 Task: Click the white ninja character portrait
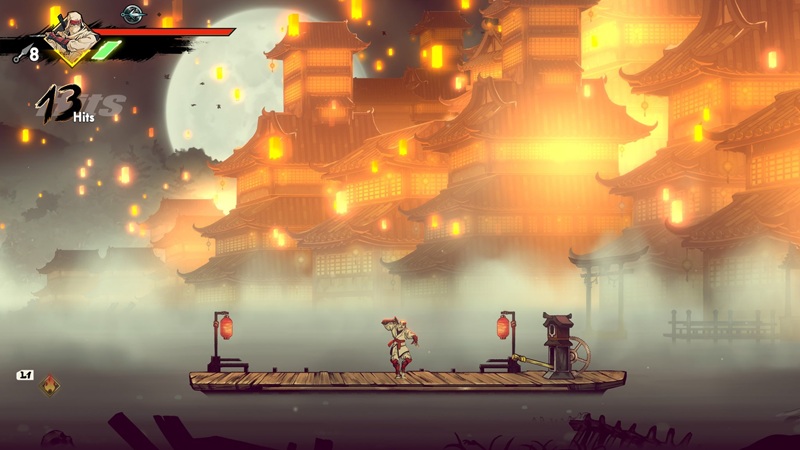[x=72, y=34]
